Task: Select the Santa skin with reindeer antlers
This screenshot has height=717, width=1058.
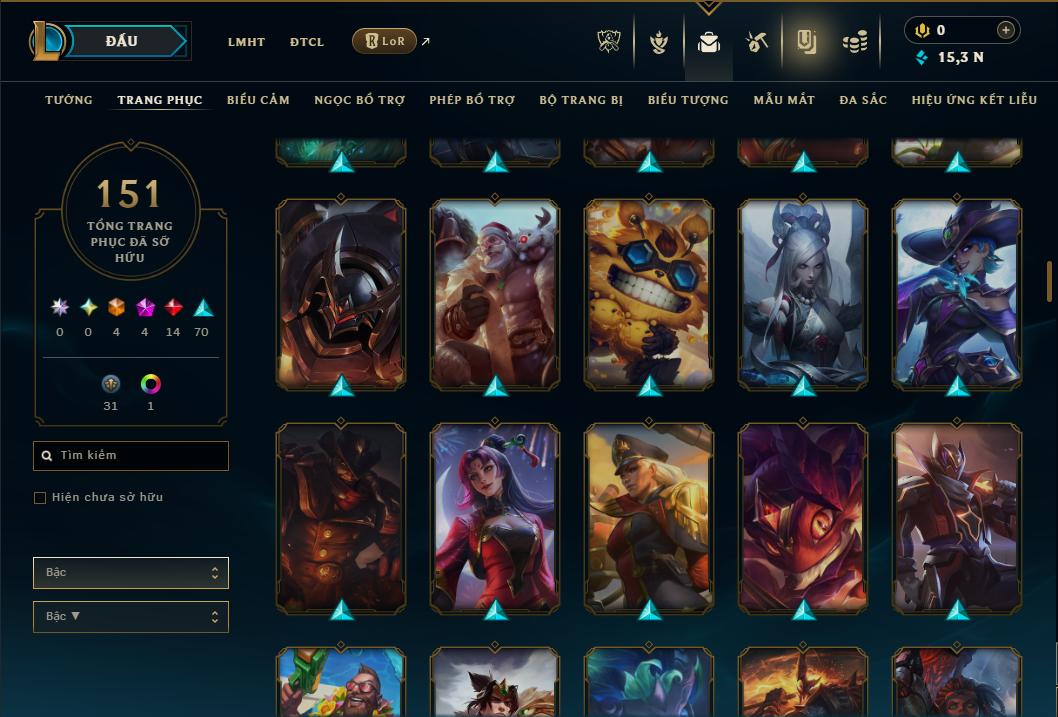Action: point(495,293)
